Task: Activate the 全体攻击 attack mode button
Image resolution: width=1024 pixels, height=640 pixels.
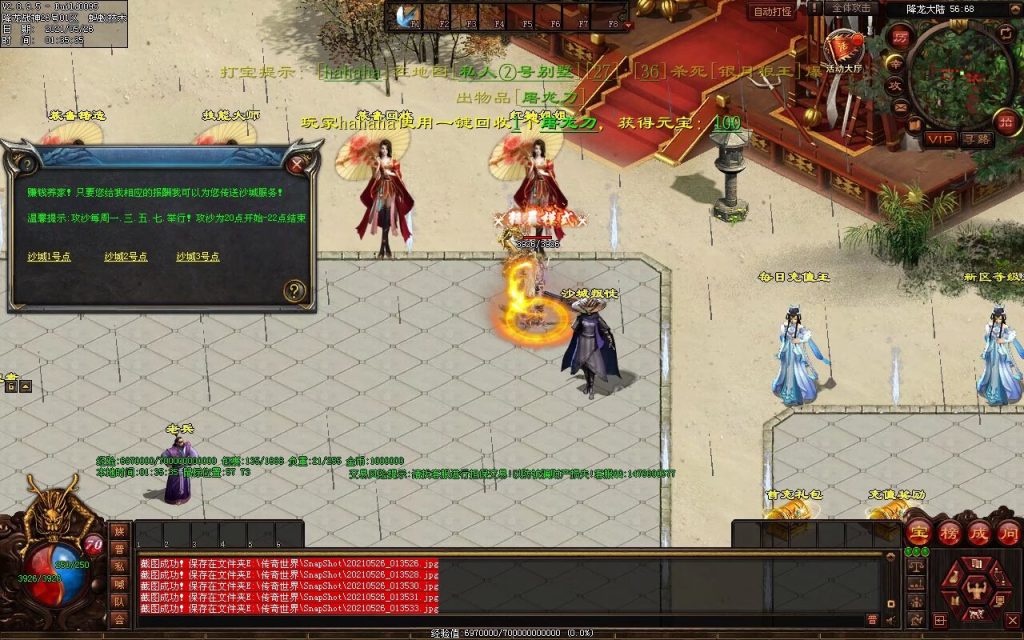Action: pos(850,8)
